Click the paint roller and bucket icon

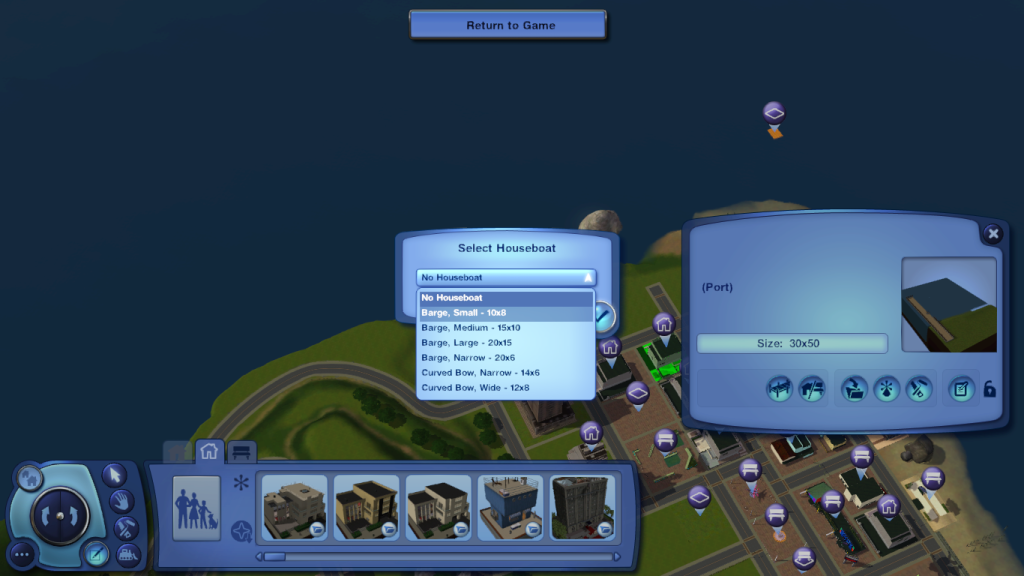coord(918,389)
